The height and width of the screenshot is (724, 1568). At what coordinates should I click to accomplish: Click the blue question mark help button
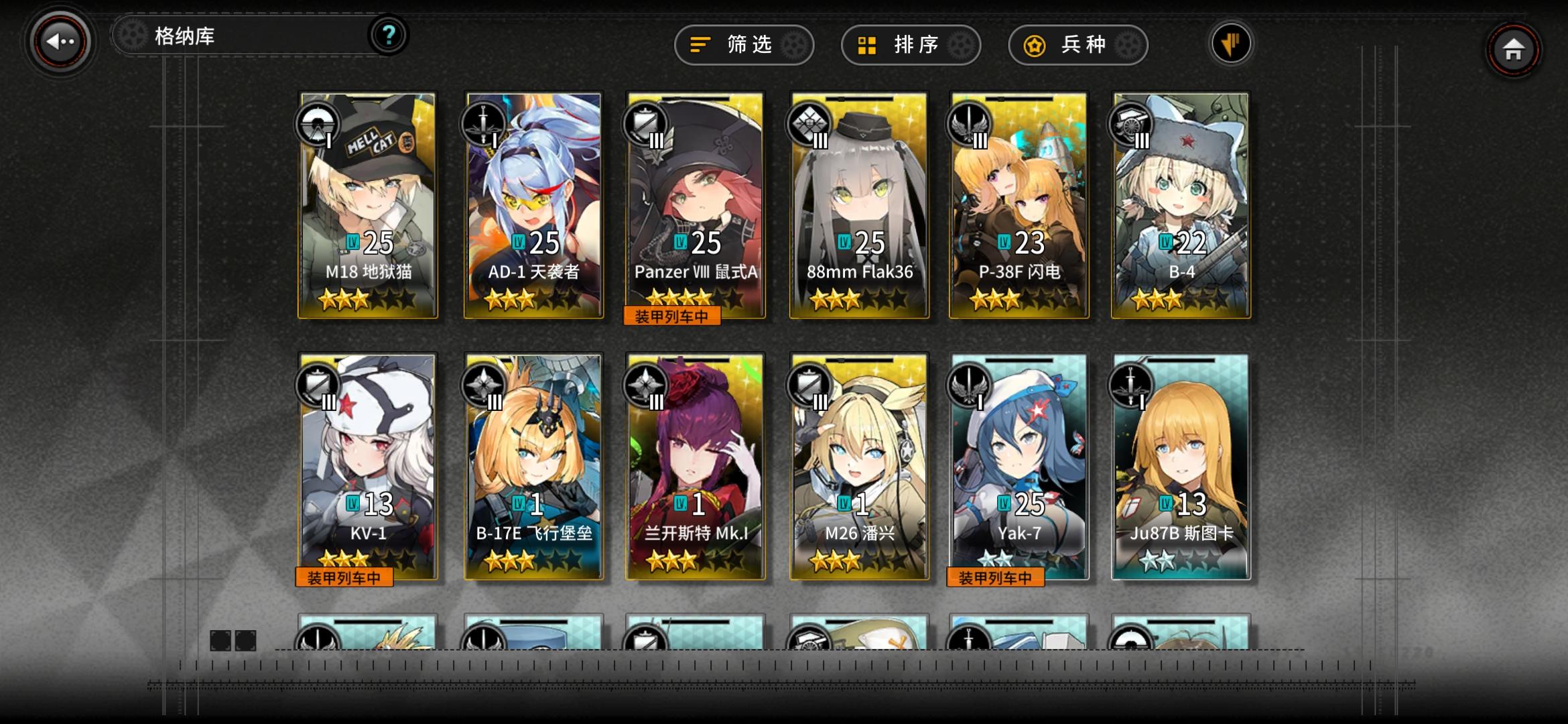387,35
